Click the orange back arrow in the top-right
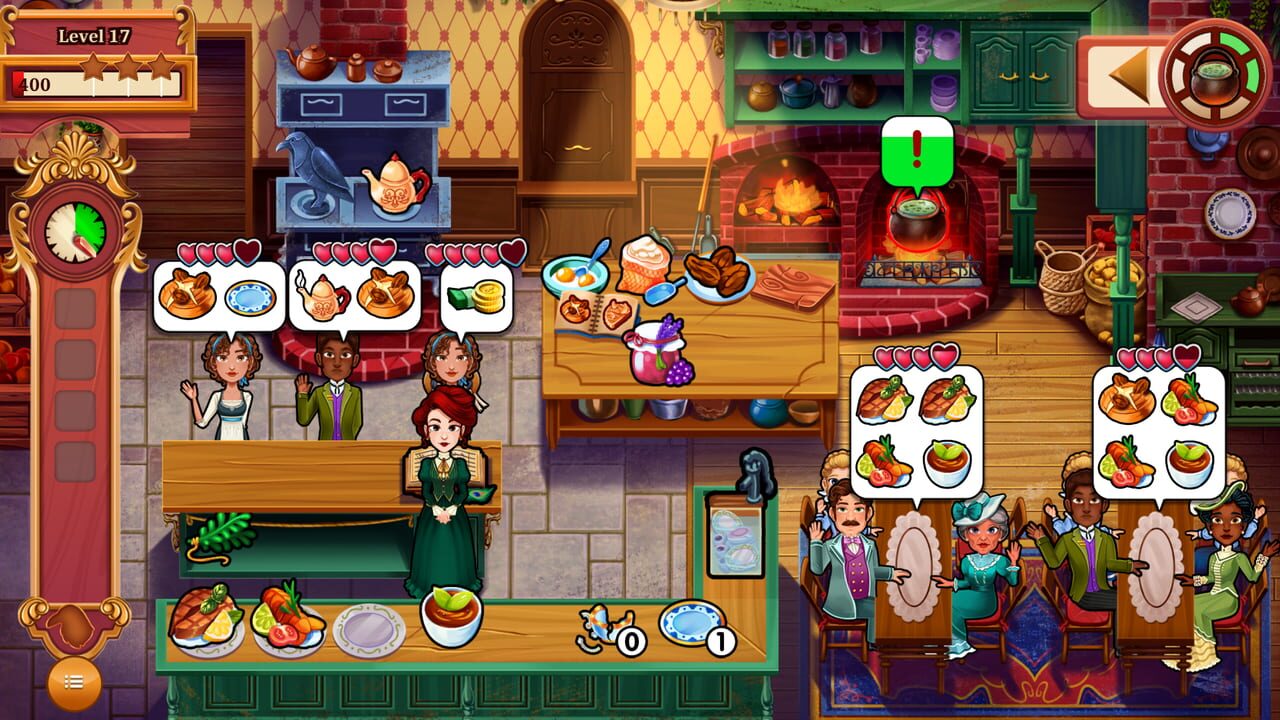This screenshot has width=1280, height=720. (x=1128, y=73)
